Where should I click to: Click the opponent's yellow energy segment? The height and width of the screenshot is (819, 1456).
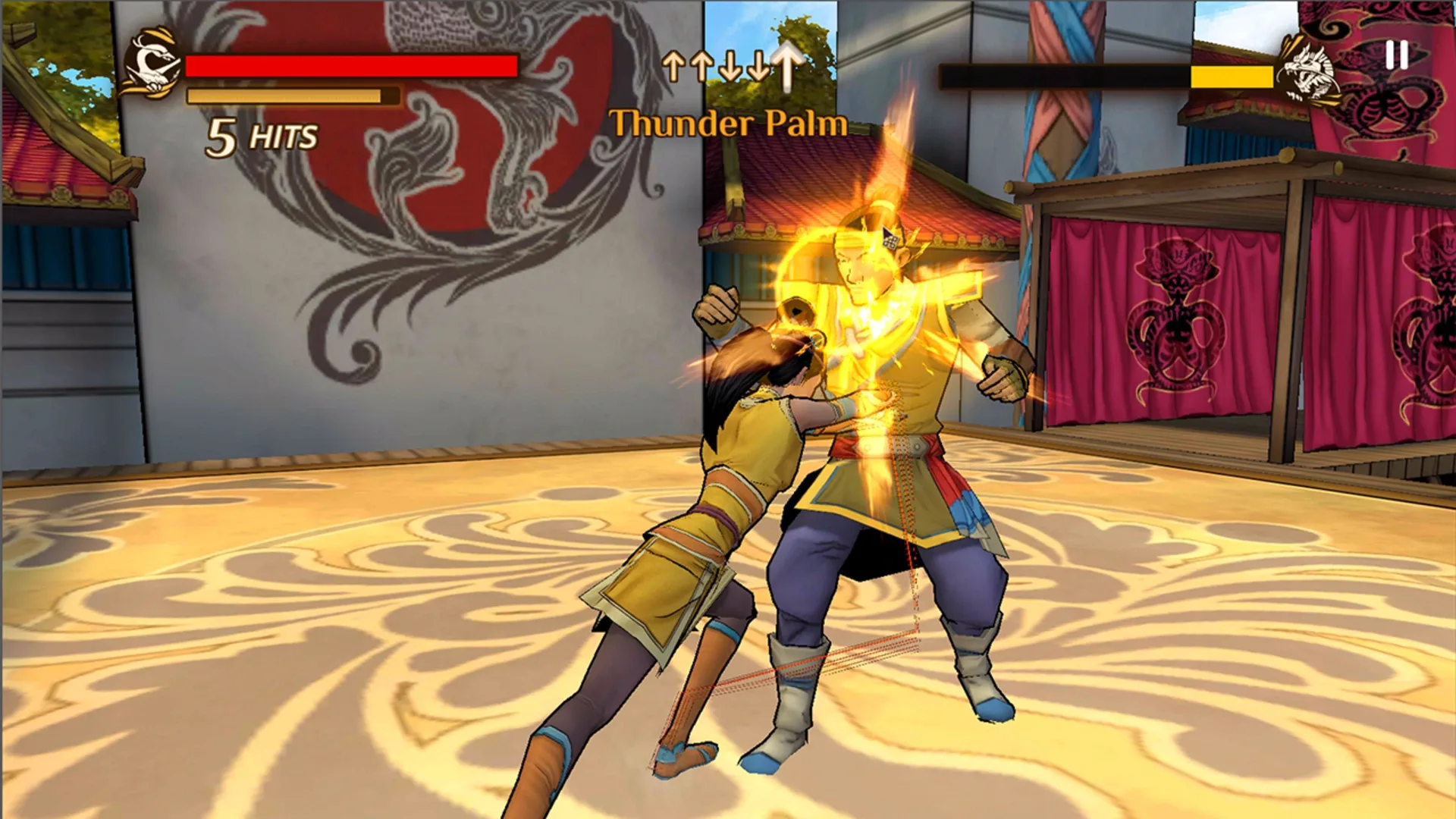pos(1232,74)
